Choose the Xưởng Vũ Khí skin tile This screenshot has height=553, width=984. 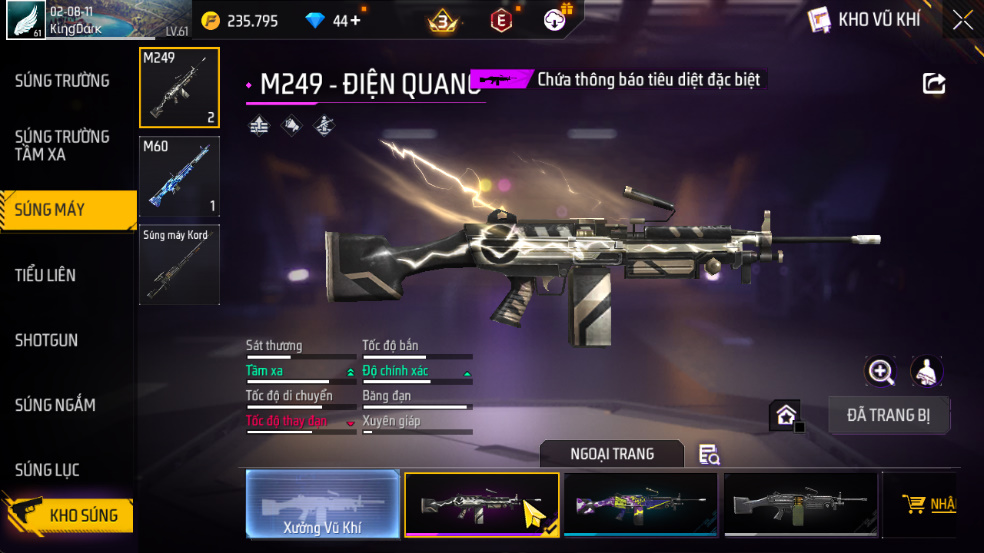pos(322,504)
